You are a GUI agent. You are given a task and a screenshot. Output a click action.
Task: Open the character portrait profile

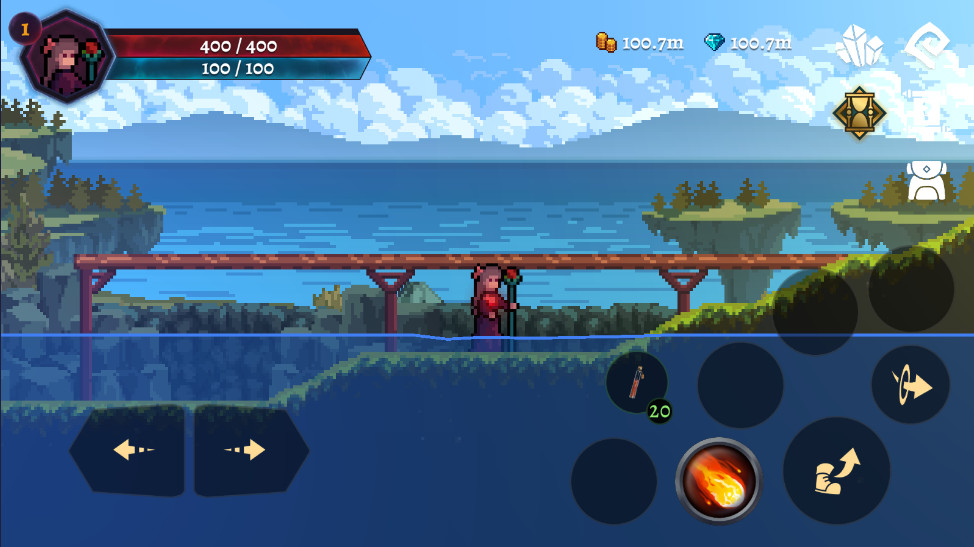point(67,57)
